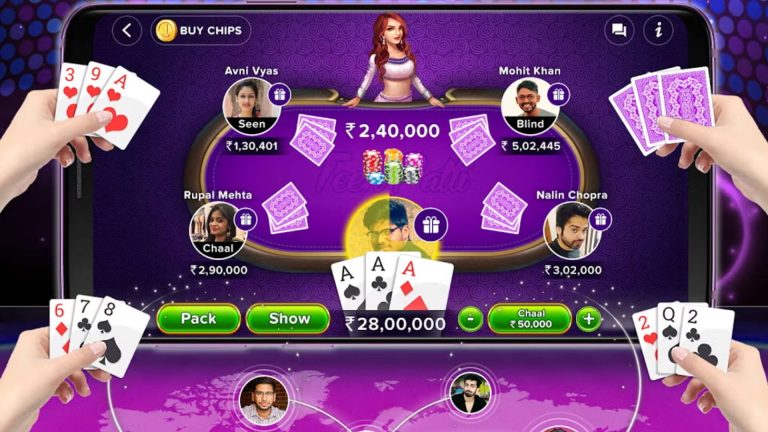Send a gift to Mohit Khan
768x432 pixels.
[558, 95]
